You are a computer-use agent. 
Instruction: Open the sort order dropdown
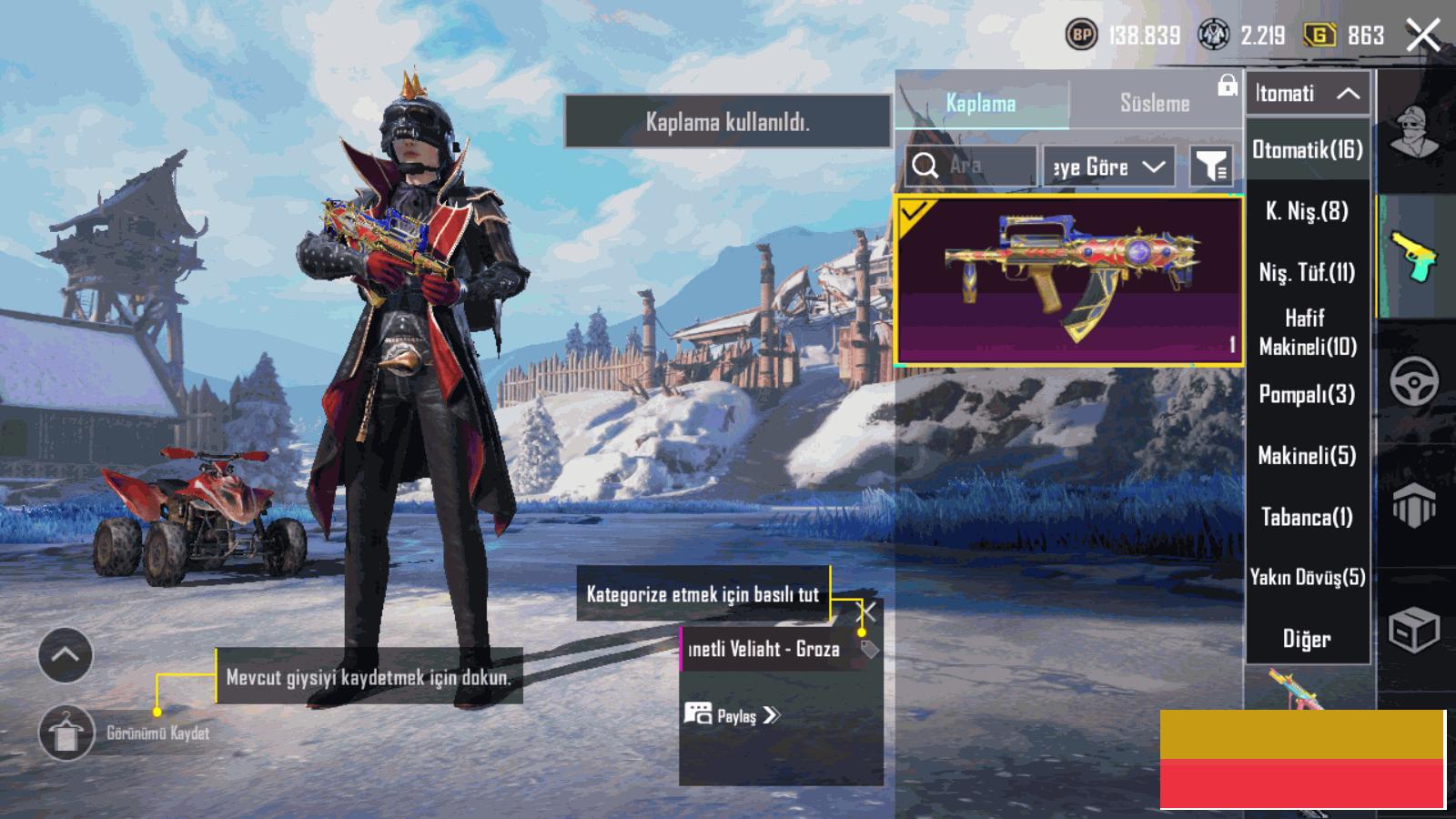coord(1107,167)
